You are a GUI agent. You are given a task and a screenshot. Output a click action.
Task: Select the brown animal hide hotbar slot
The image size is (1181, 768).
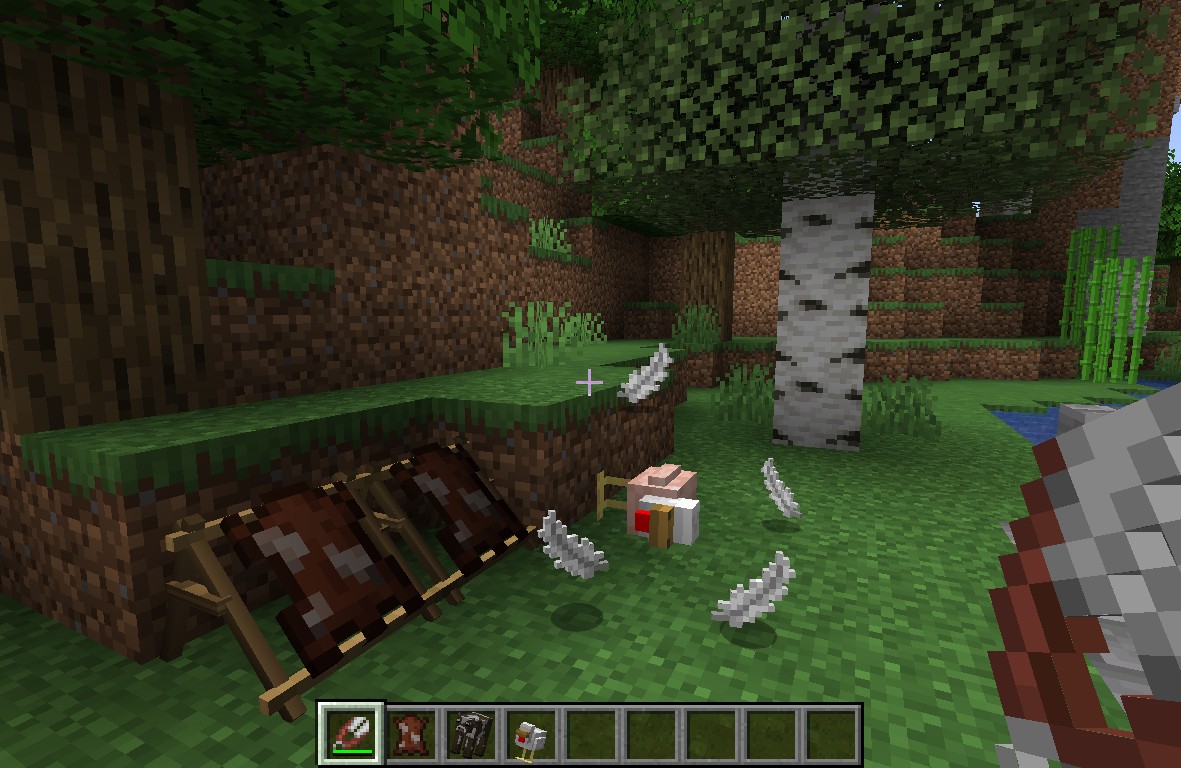click(411, 735)
